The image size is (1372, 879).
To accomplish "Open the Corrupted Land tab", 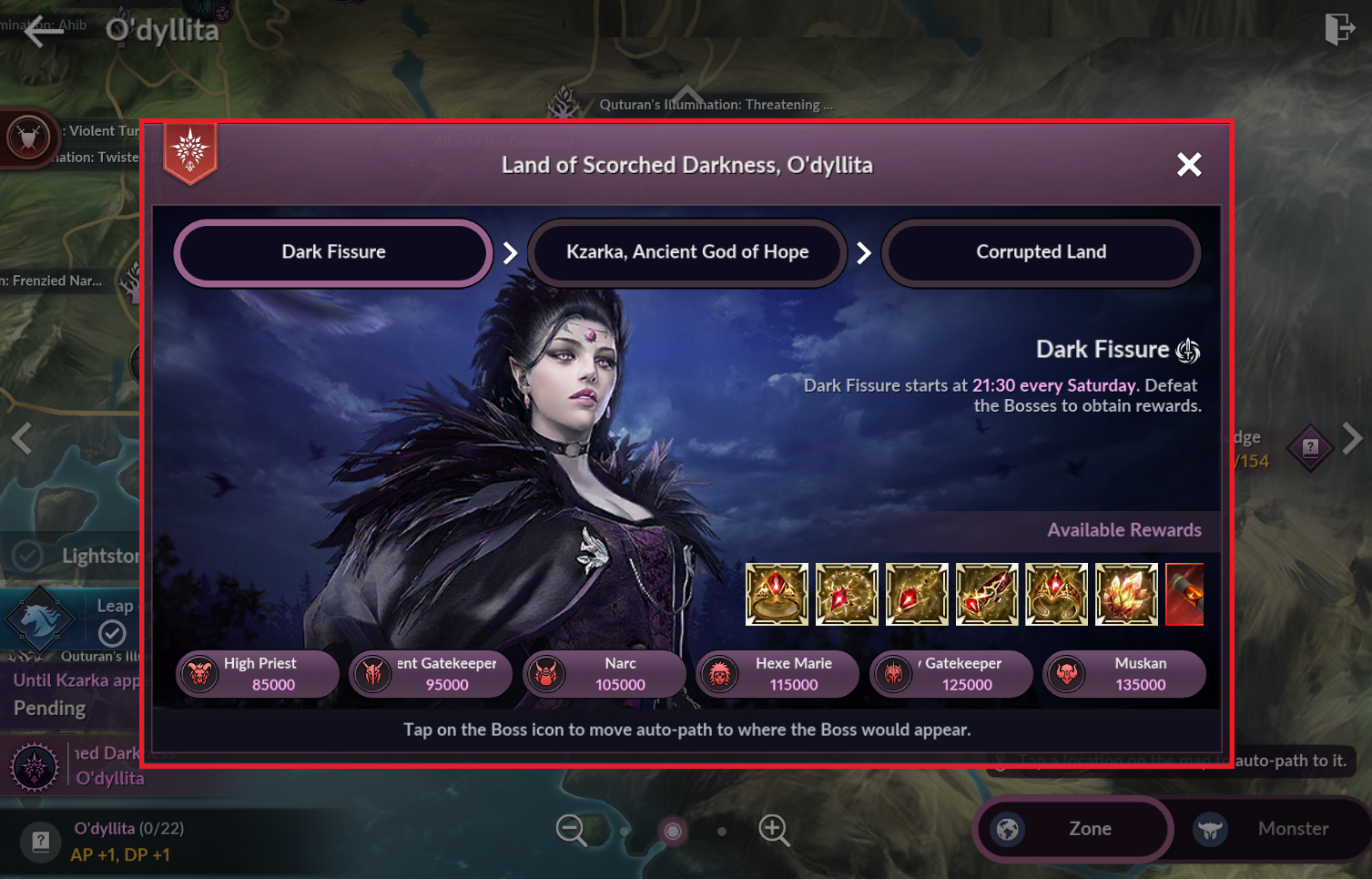I will tap(1041, 252).
